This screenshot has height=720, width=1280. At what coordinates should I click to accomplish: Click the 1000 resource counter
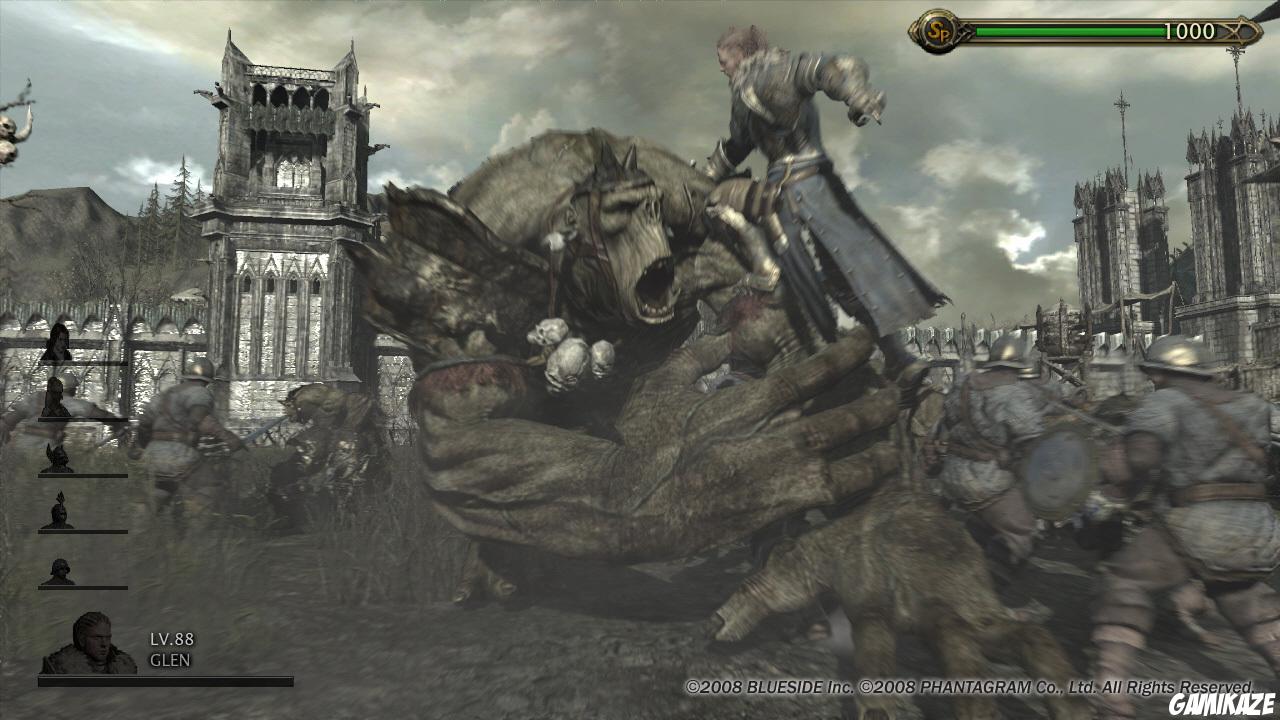(1189, 29)
